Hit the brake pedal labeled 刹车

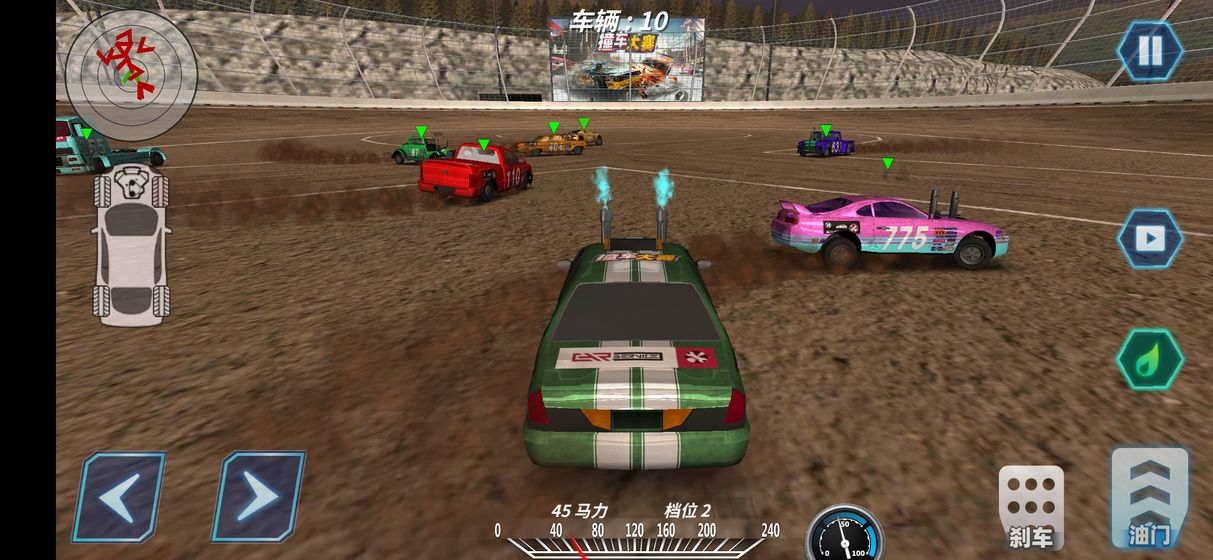(1031, 507)
